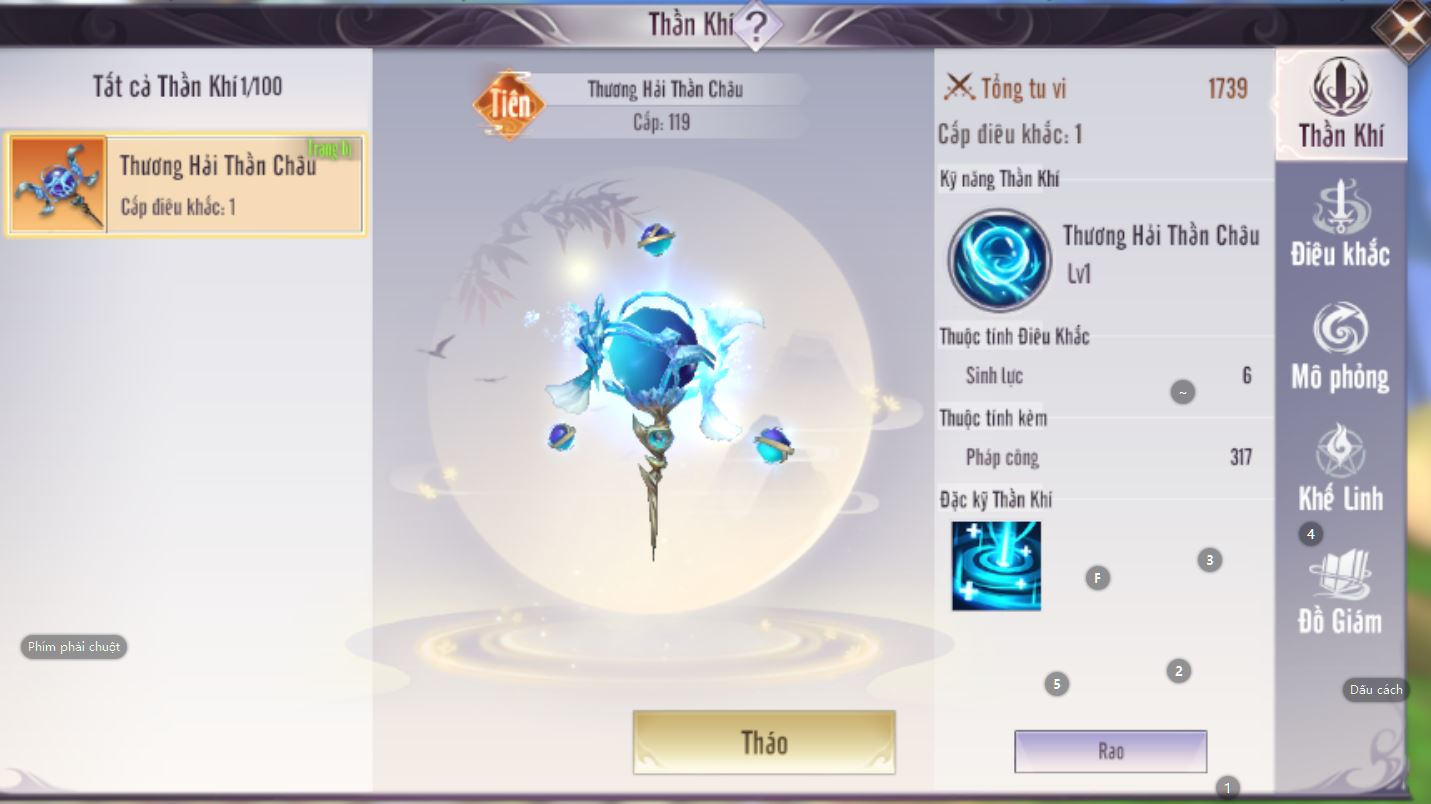Click the F hotkey marker near the skill
The width and height of the screenshot is (1431, 804).
1097,578
